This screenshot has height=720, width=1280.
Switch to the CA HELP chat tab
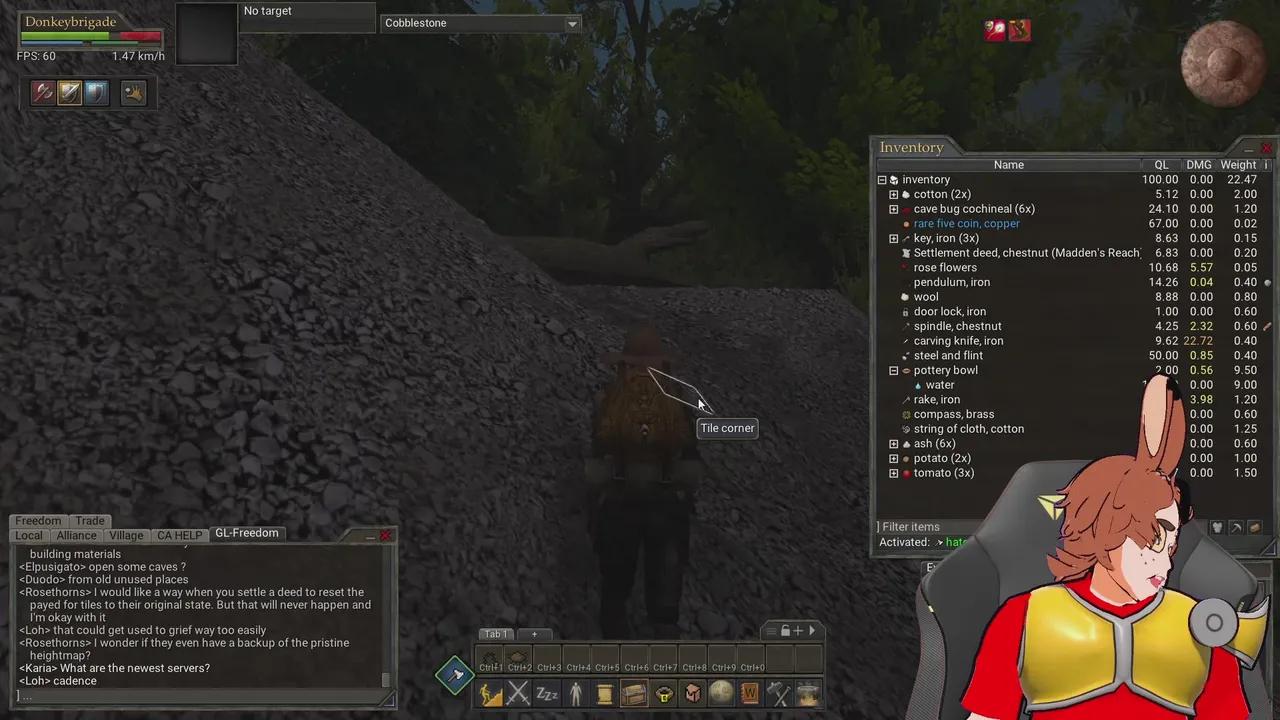tap(179, 535)
